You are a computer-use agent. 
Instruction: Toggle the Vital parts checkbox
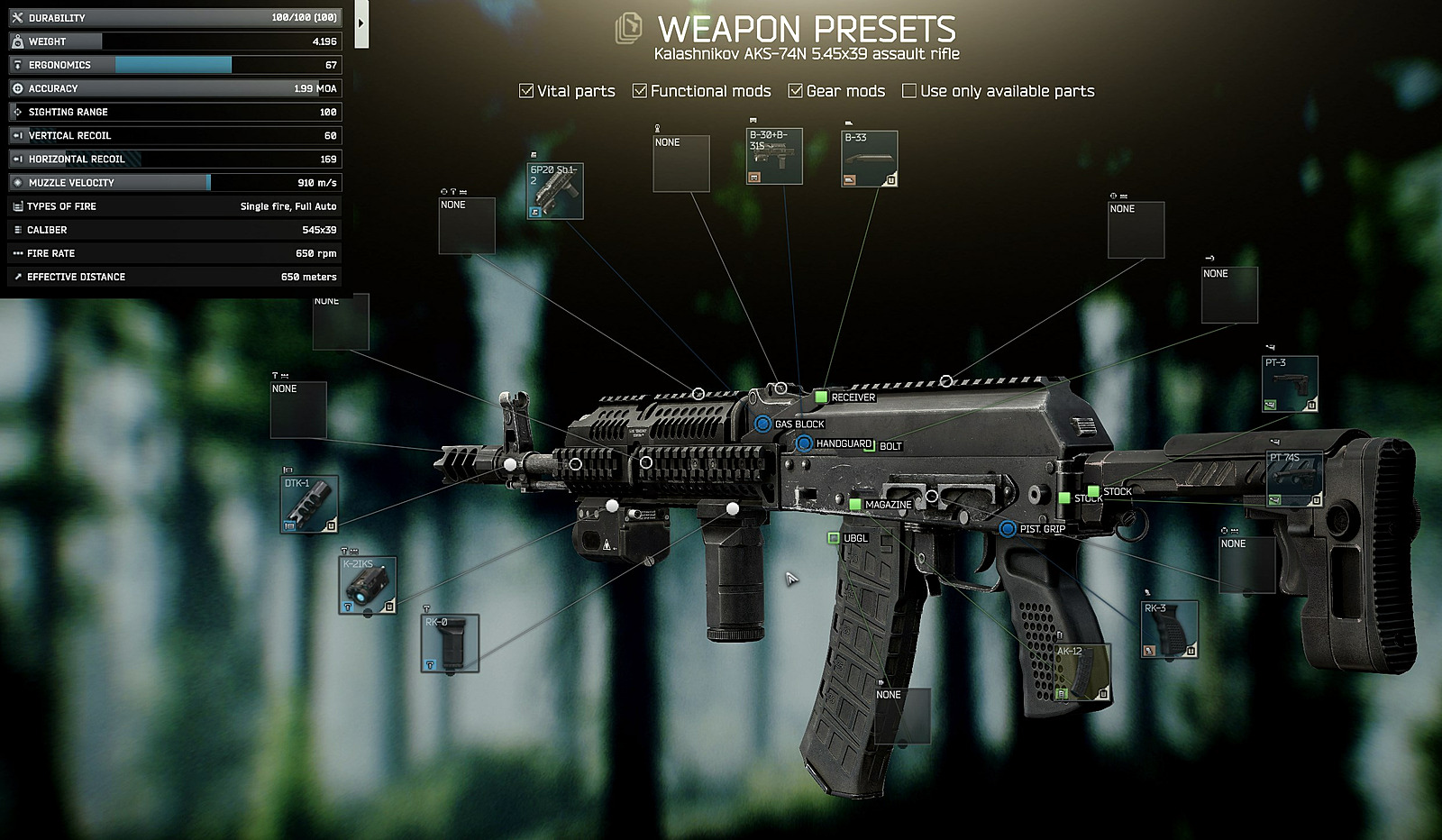[x=526, y=91]
